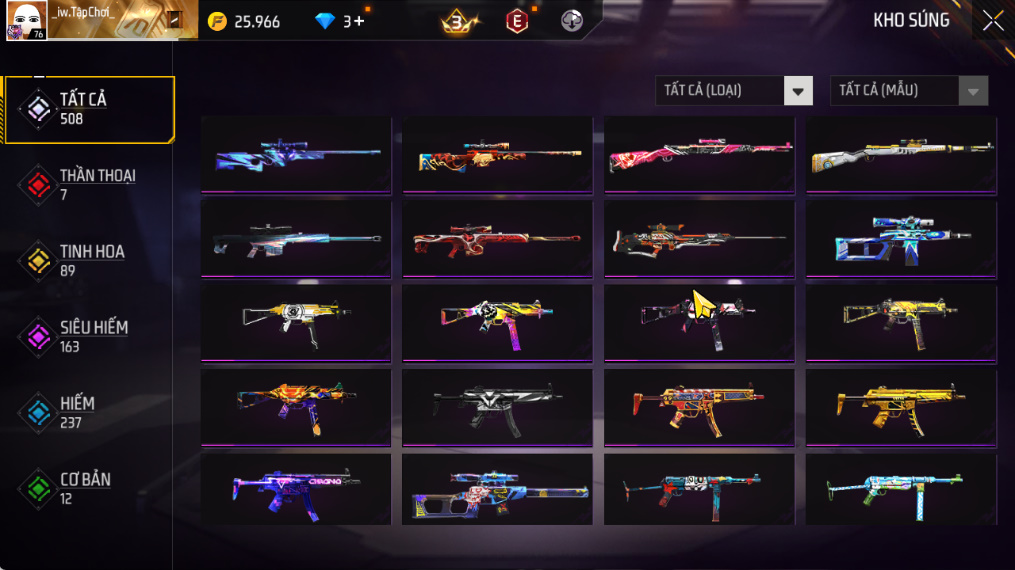Select the black and white MP5 skin

[x=497, y=406]
